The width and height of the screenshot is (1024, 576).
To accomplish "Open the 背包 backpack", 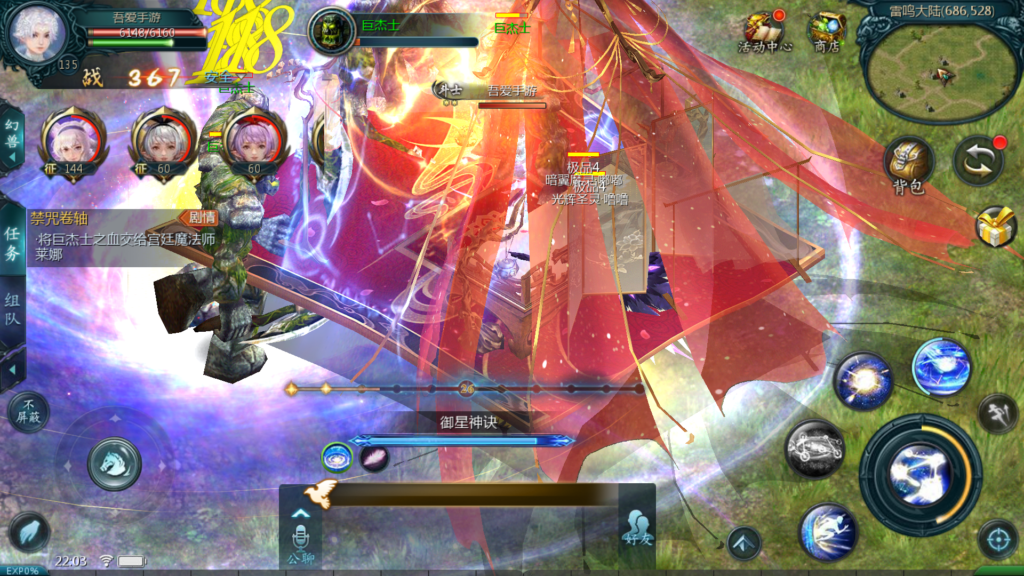I will click(x=908, y=165).
